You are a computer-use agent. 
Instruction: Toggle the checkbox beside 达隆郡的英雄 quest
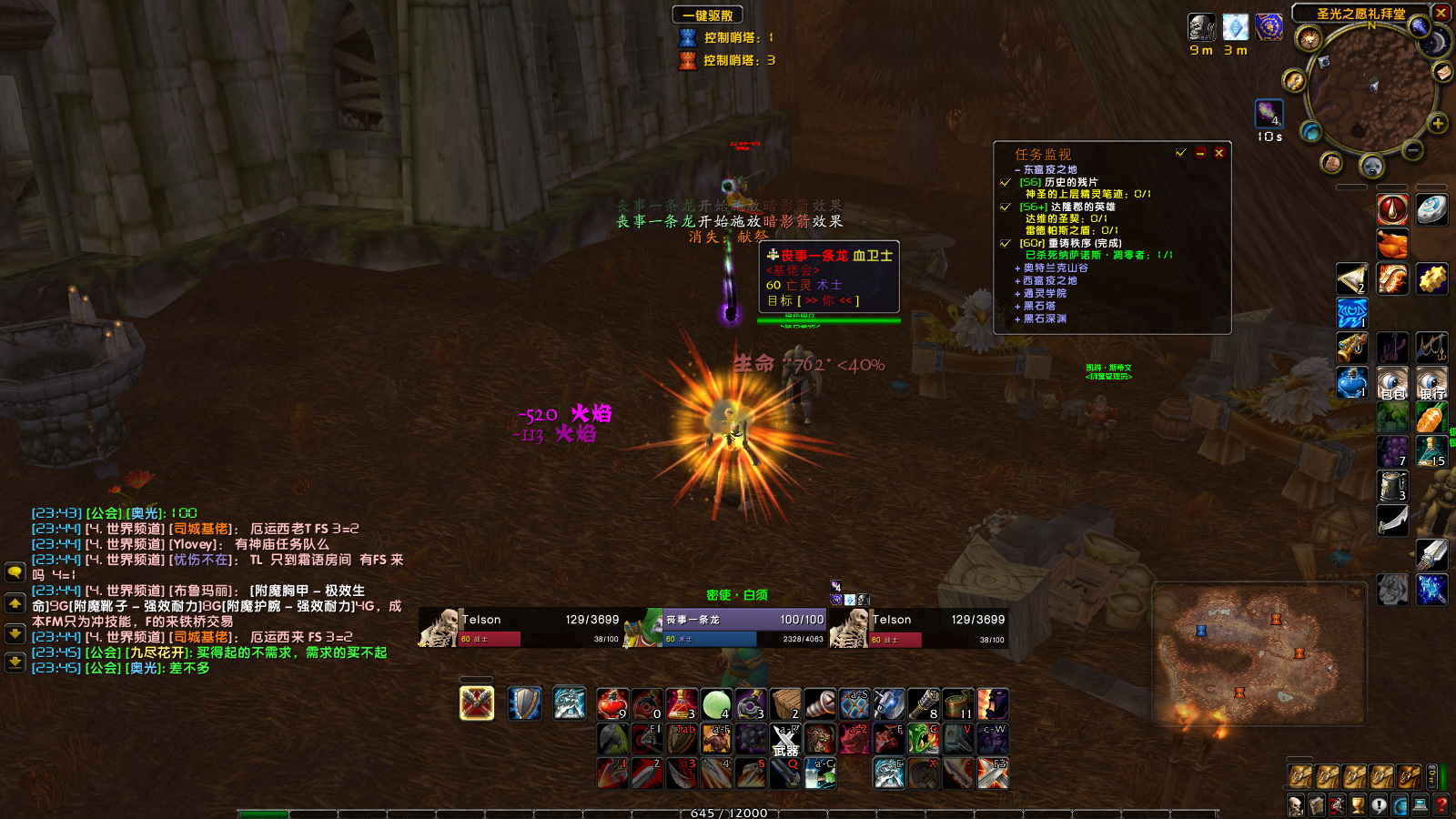pos(1005,207)
